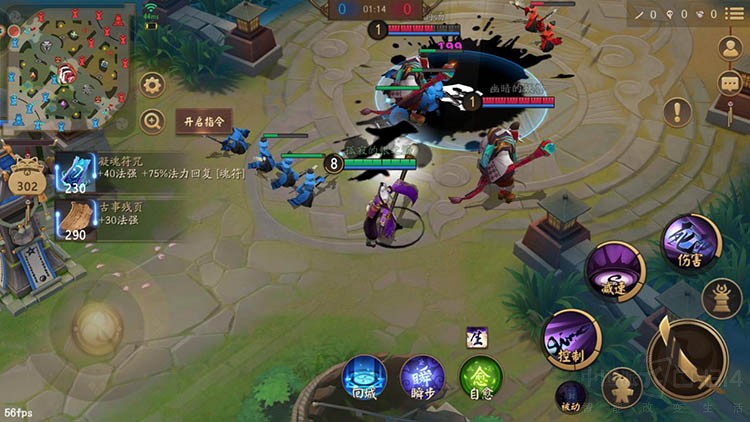Activate the 回城 recall spell

point(364,379)
